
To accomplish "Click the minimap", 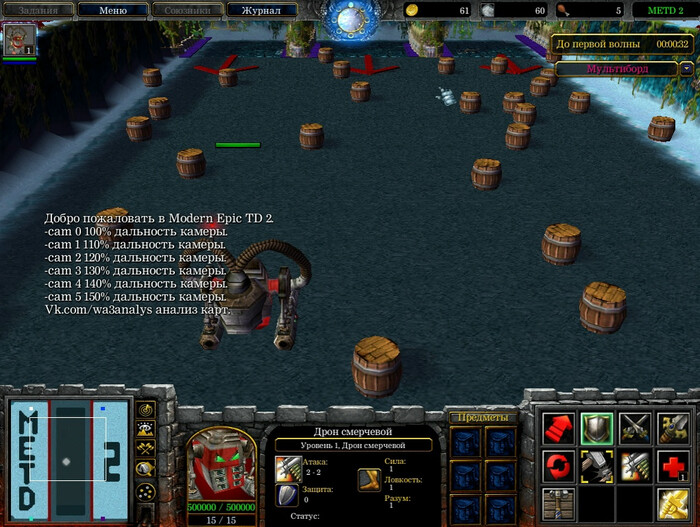I will click(x=68, y=460).
